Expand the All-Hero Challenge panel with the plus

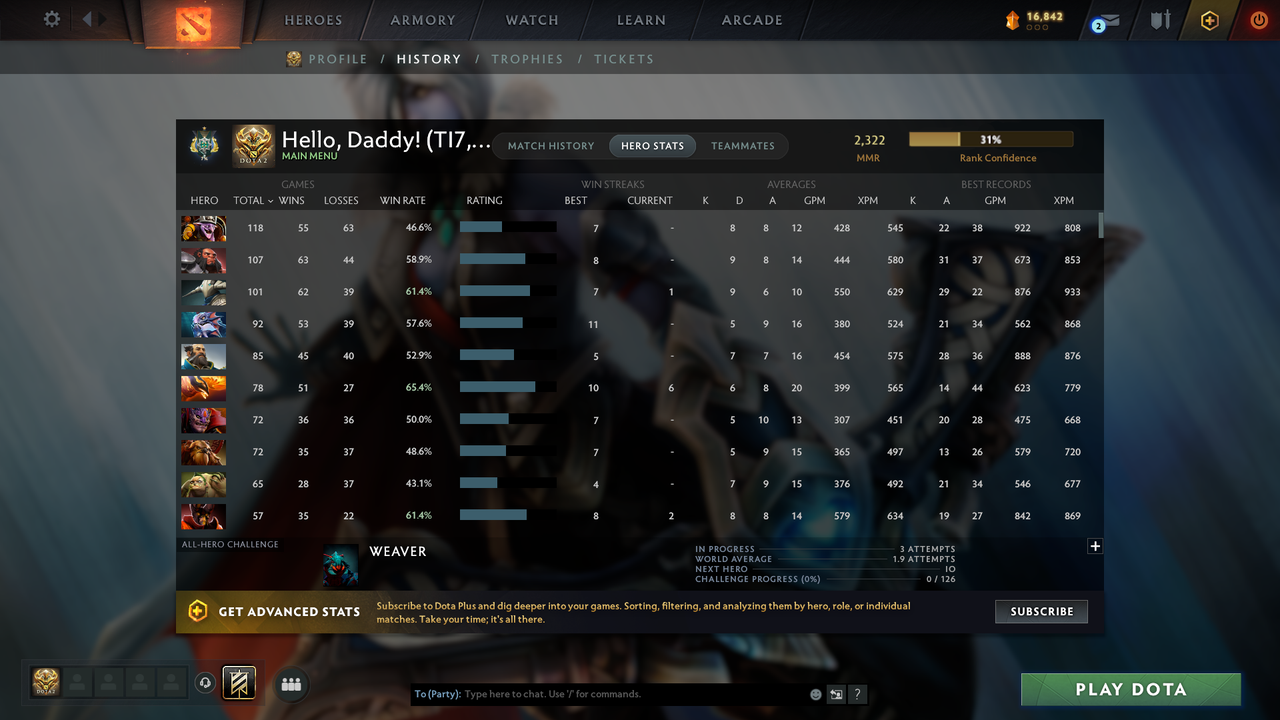(x=1095, y=546)
